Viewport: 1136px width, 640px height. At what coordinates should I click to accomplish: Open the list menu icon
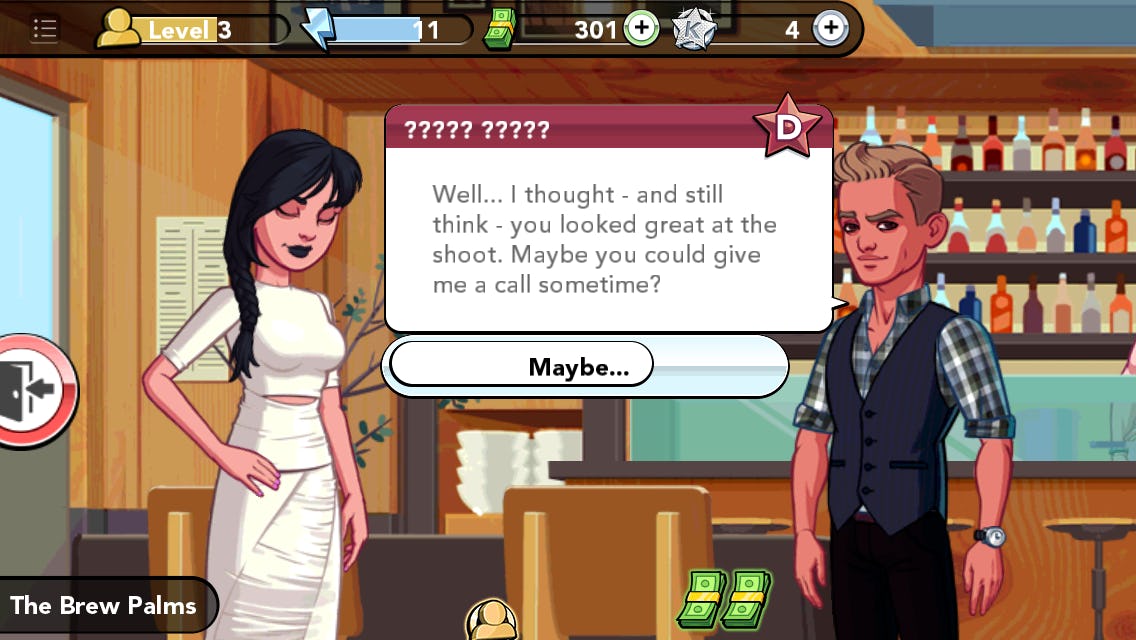coord(45,30)
